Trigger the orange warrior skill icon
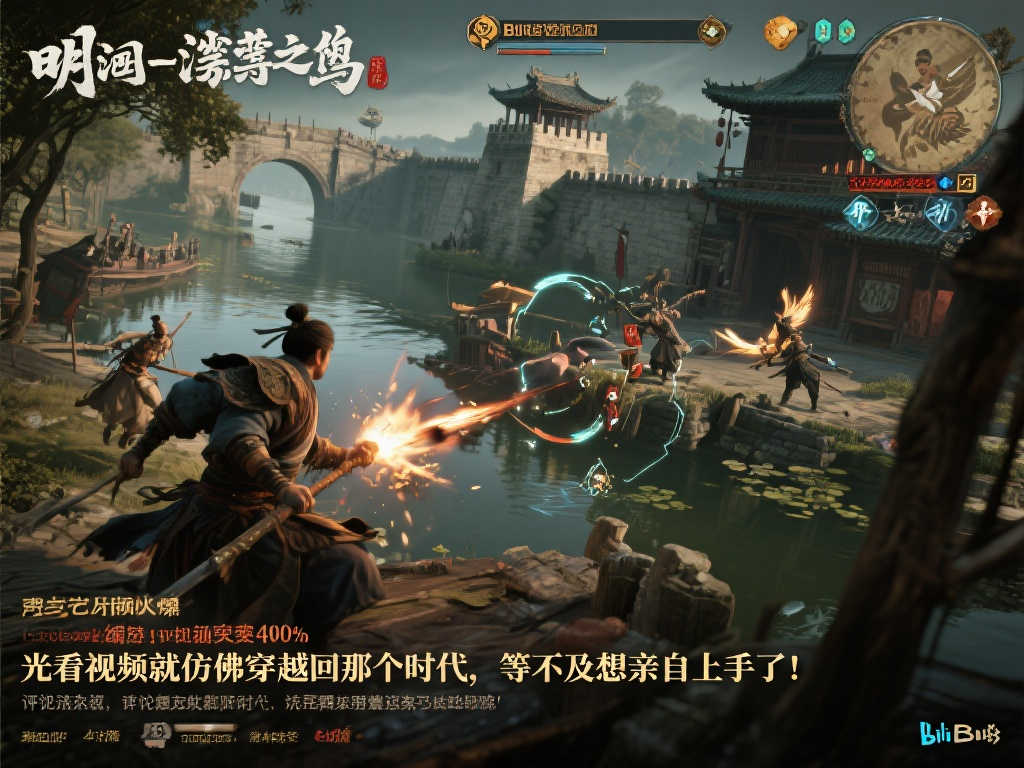This screenshot has height=768, width=1024. pyautogui.click(x=983, y=213)
